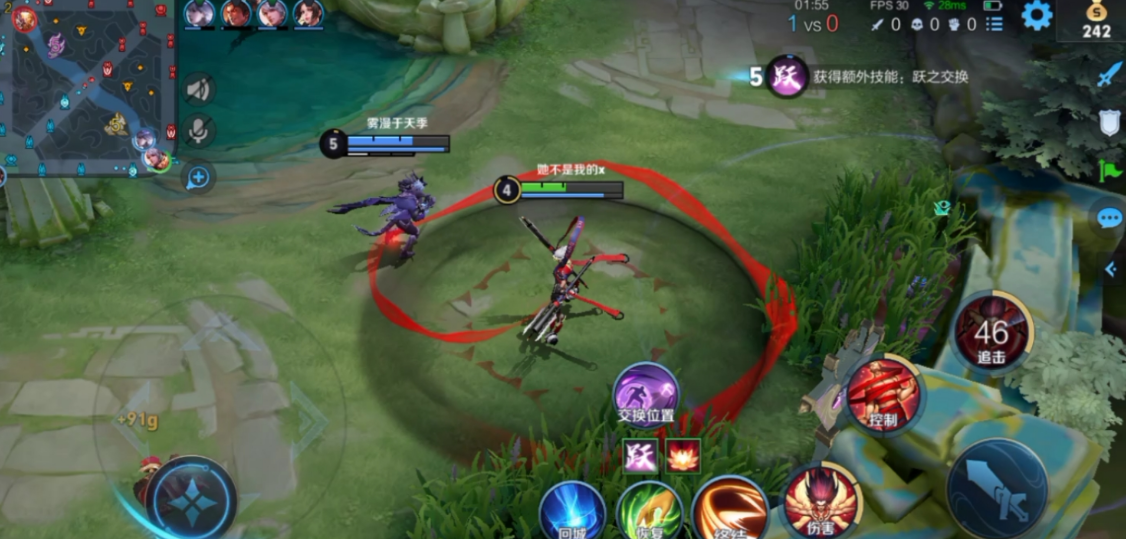
Task: Open the shop via the gold bag
Action: pos(1096,20)
